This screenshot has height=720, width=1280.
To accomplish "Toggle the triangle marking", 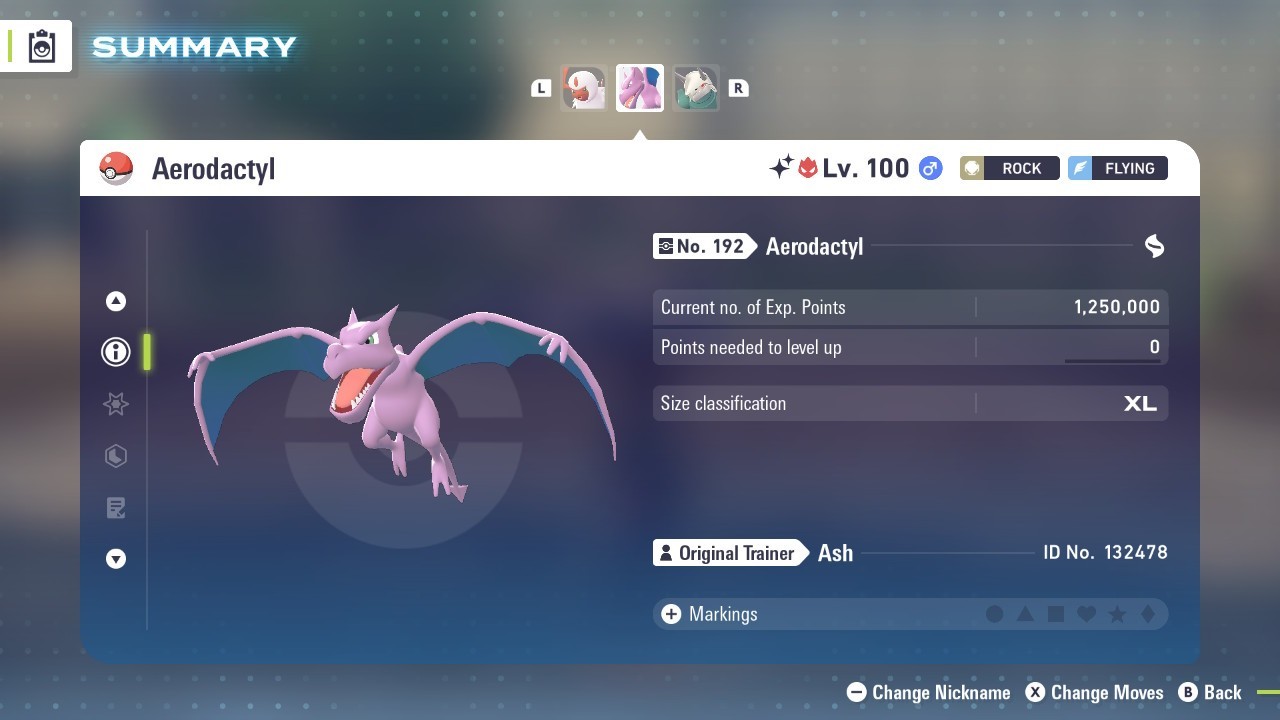I will click(x=1025, y=614).
